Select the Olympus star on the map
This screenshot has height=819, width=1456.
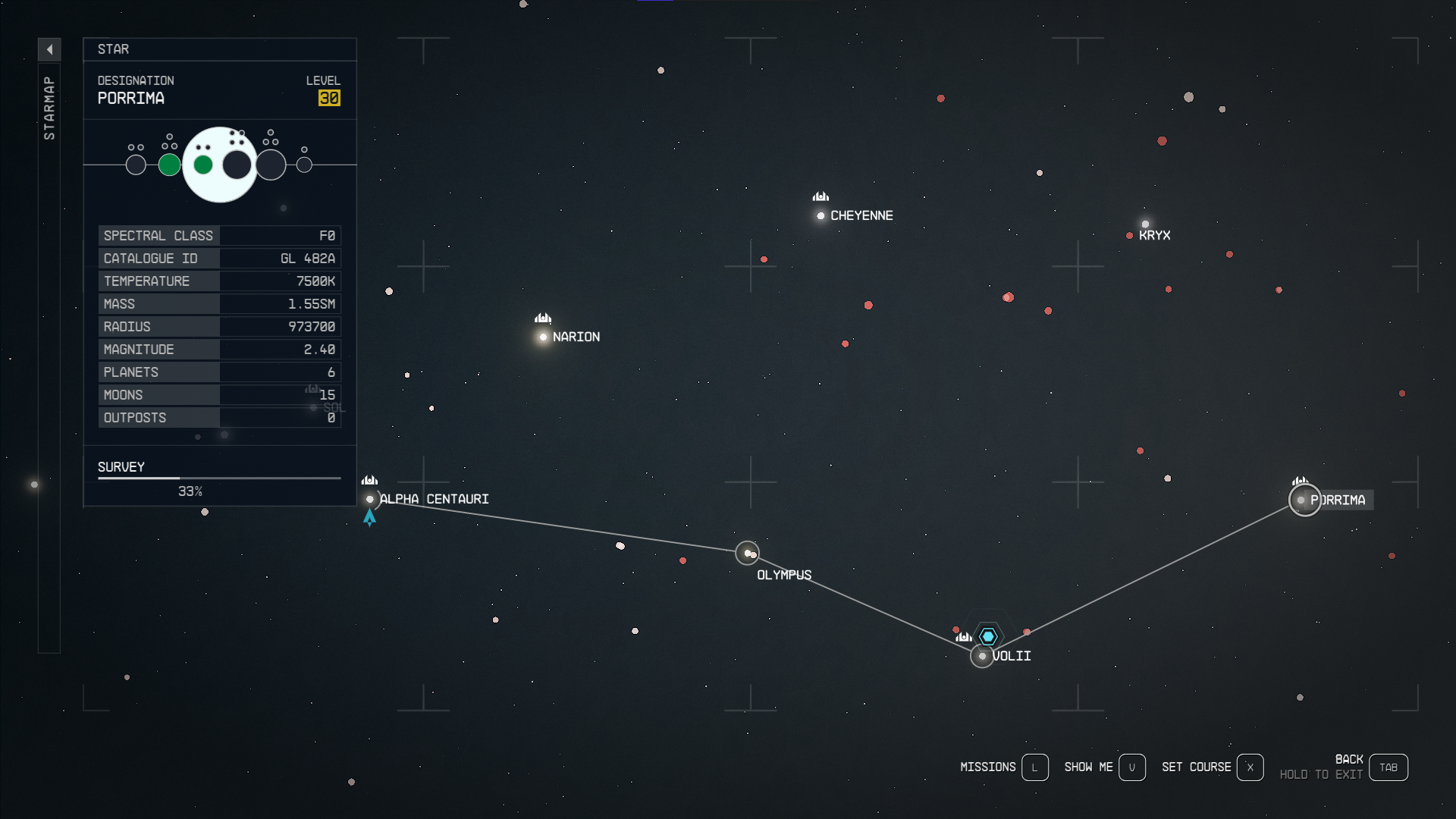748,554
